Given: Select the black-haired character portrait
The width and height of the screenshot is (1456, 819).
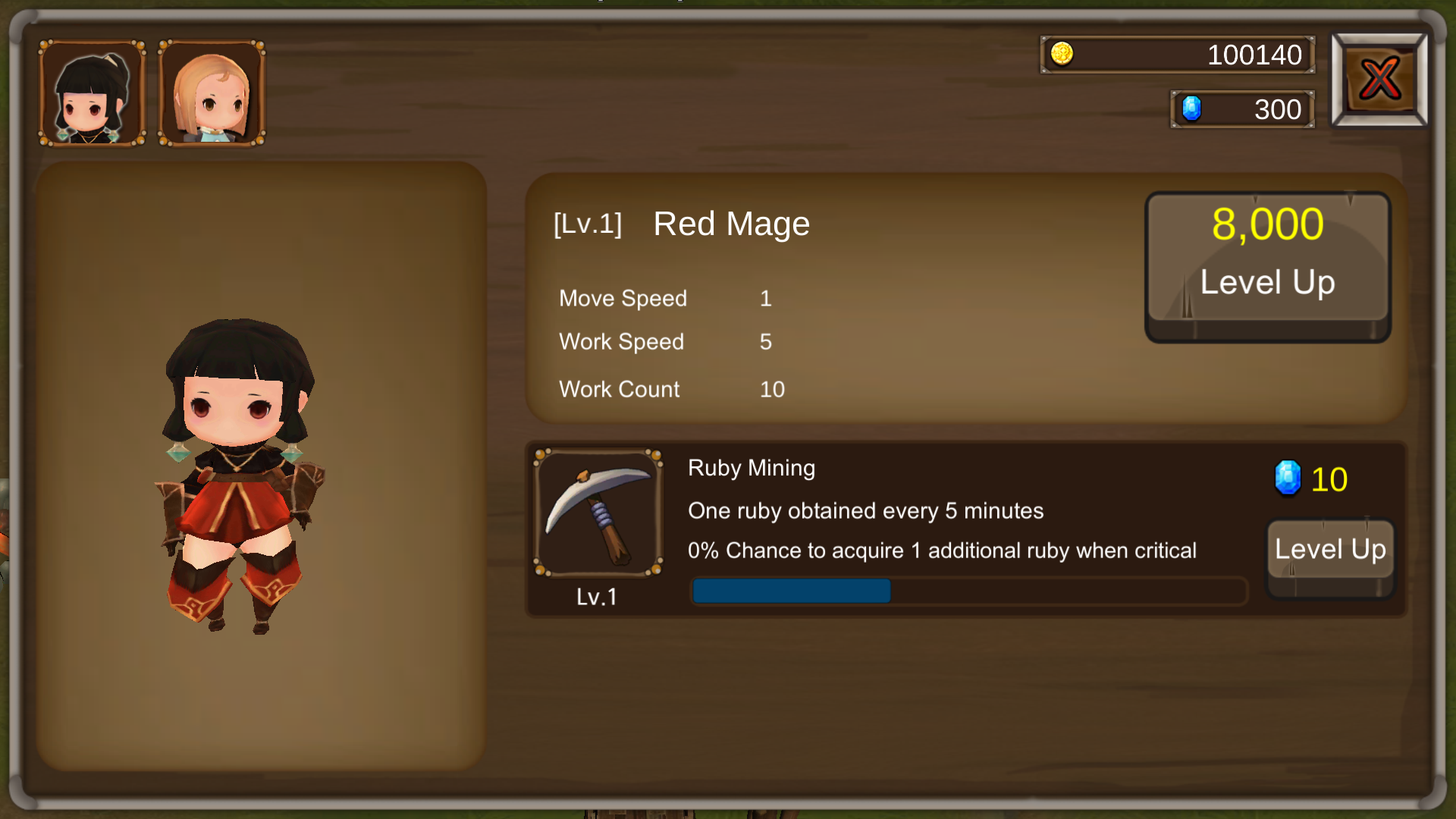Looking at the screenshot, I should 91,91.
